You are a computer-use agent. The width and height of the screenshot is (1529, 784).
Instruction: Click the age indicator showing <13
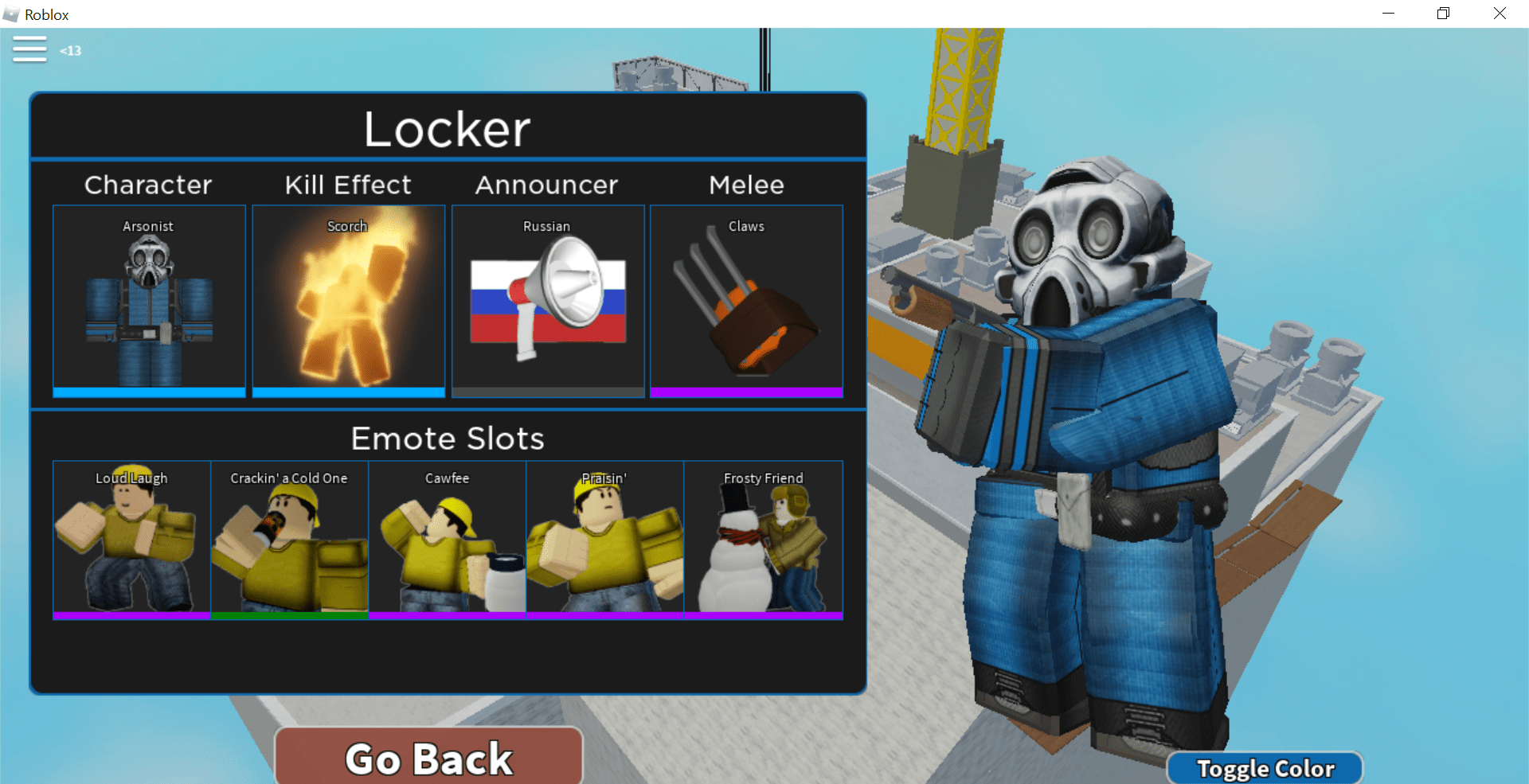pos(70,50)
